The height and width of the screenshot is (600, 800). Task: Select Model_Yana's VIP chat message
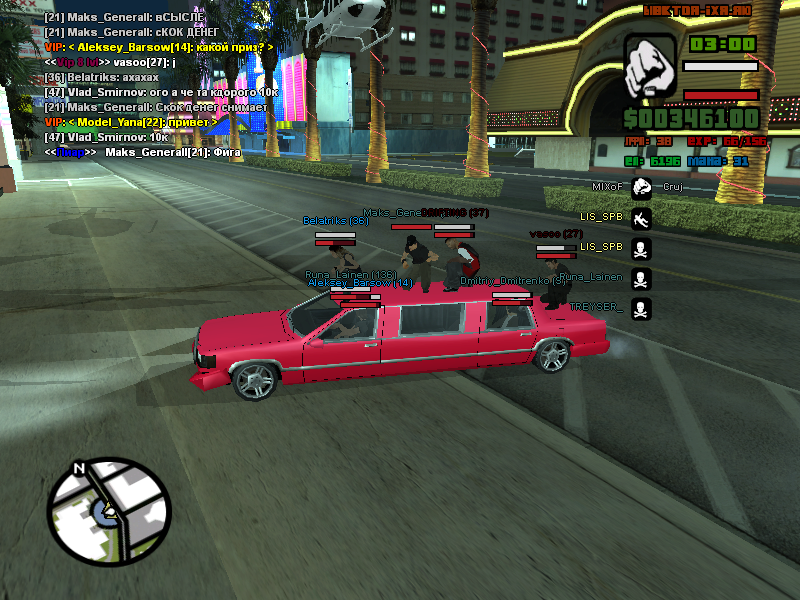(130, 122)
